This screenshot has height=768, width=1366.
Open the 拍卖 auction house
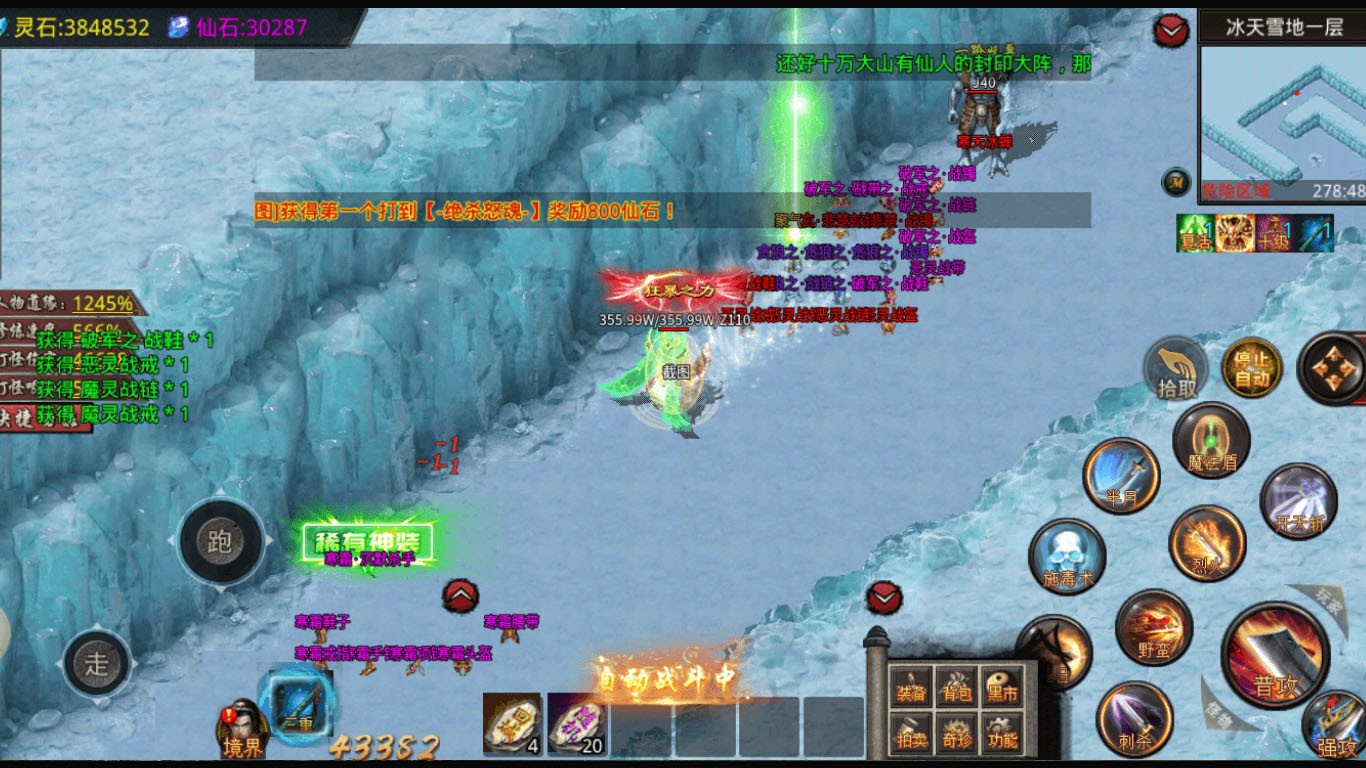coord(911,733)
